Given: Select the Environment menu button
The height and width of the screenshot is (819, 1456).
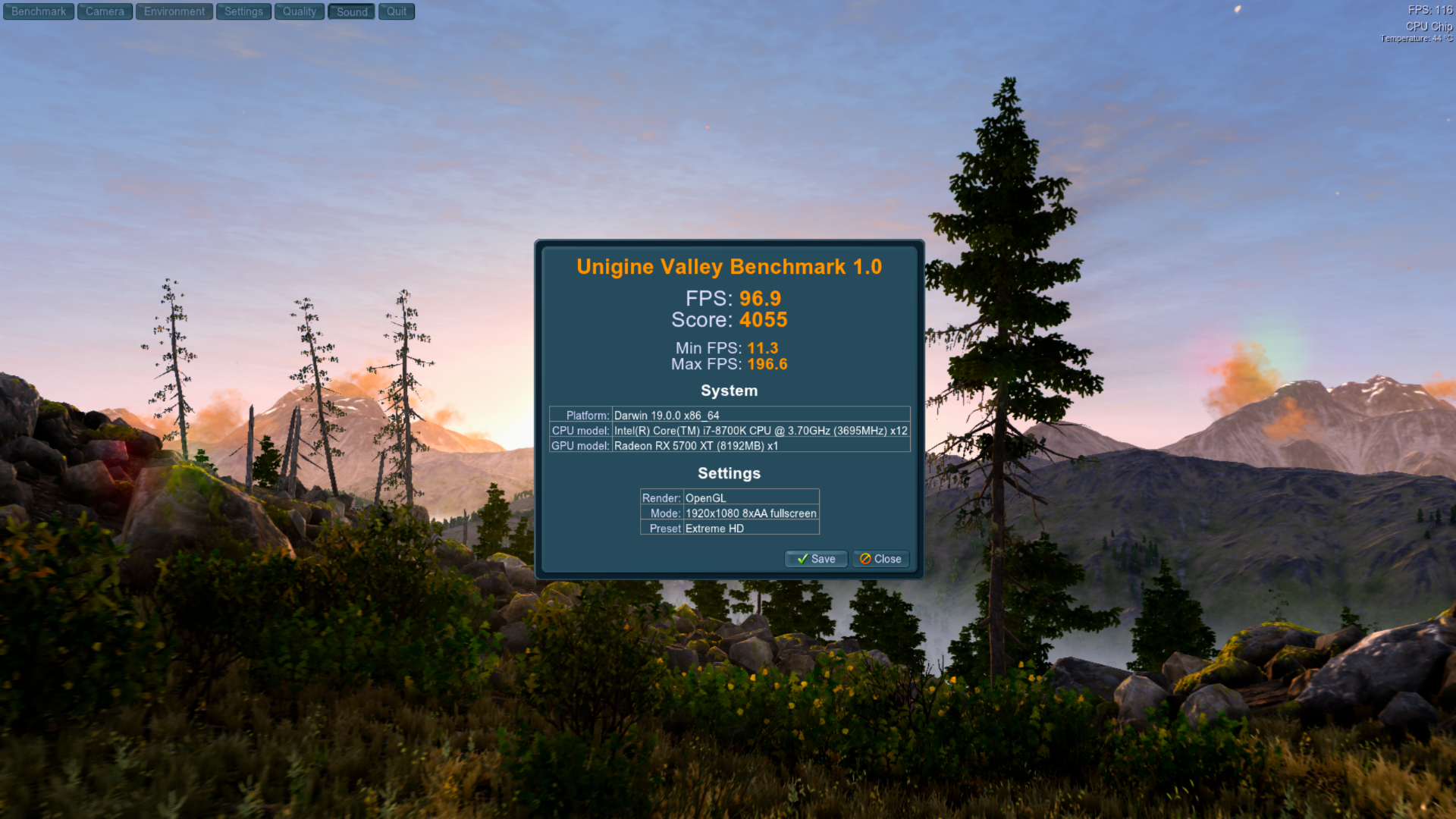Looking at the screenshot, I should tap(174, 11).
